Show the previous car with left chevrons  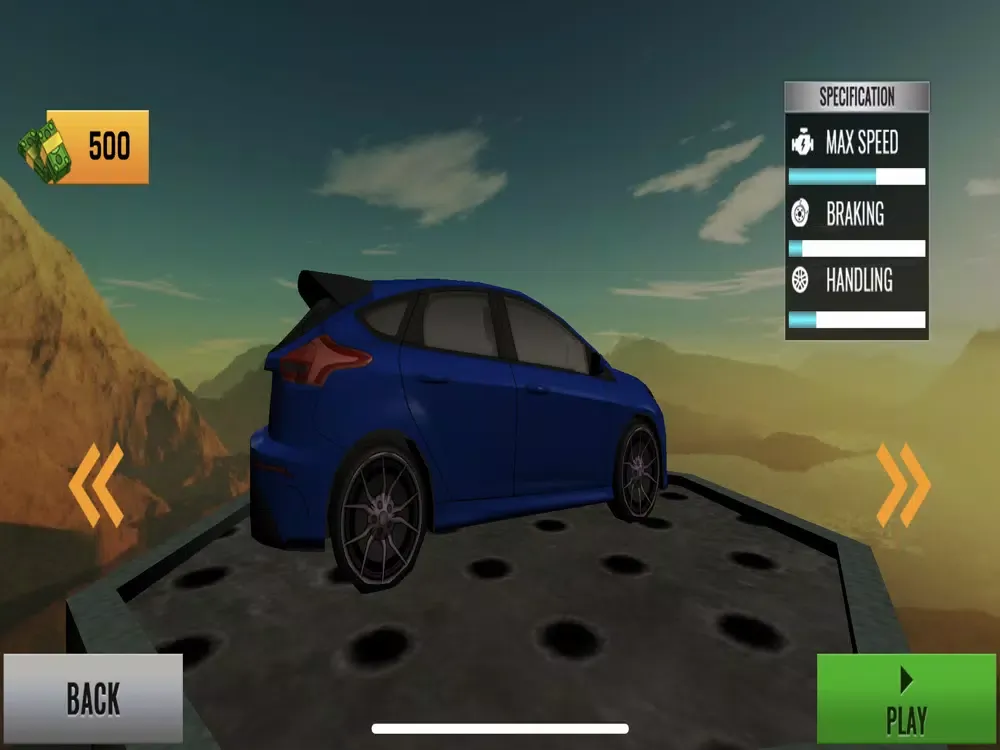point(96,485)
